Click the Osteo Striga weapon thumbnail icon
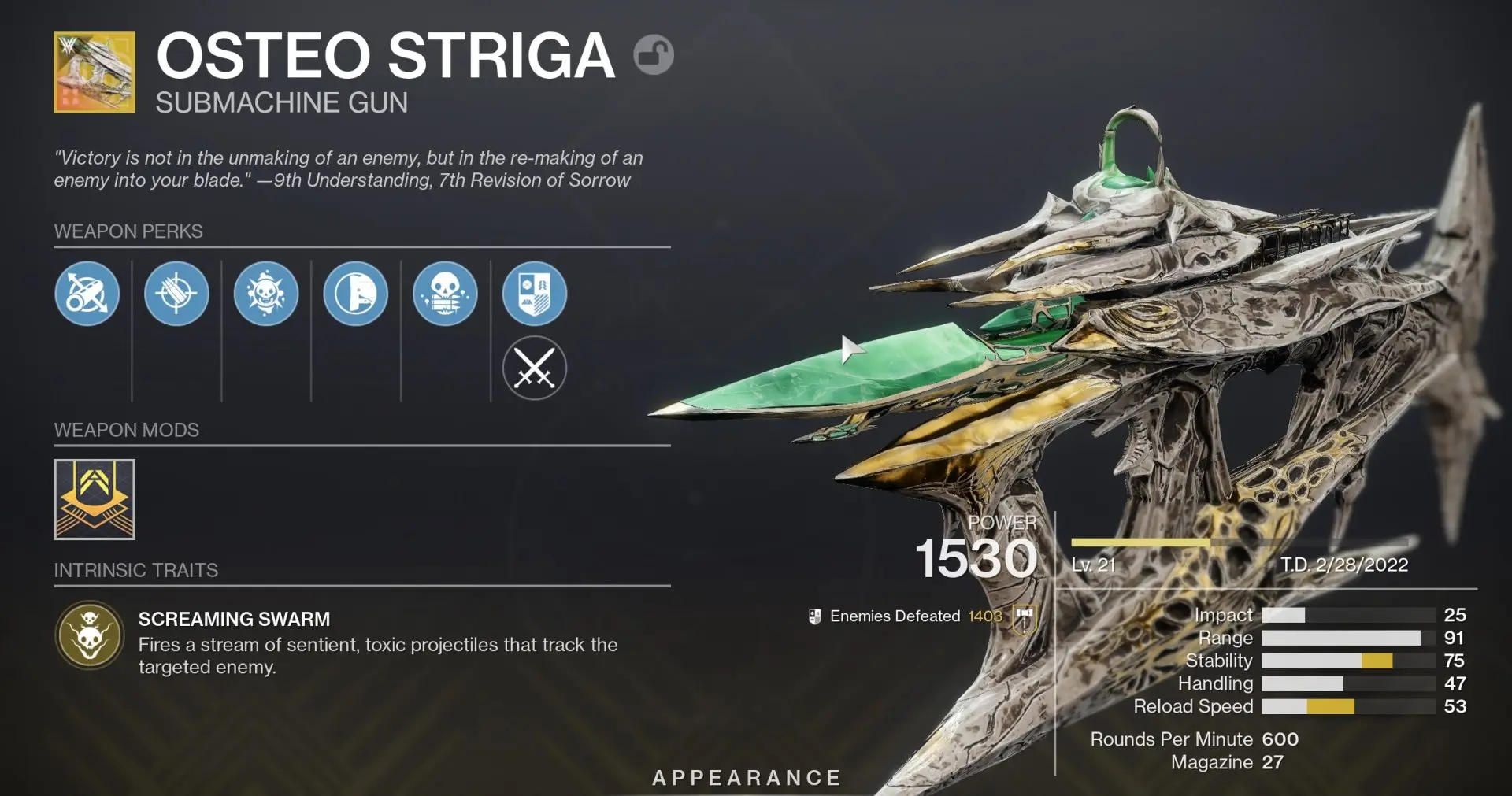 click(94, 71)
